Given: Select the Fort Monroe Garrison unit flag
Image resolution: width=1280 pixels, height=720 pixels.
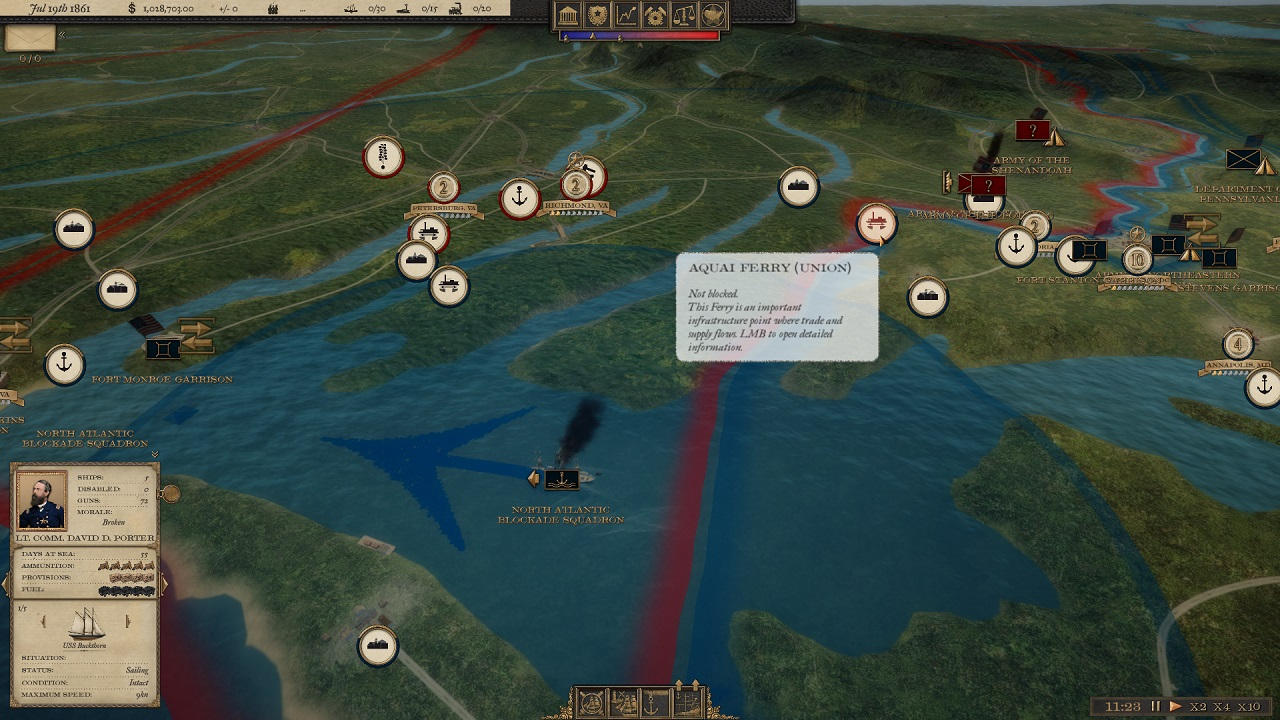Looking at the screenshot, I should click(162, 349).
